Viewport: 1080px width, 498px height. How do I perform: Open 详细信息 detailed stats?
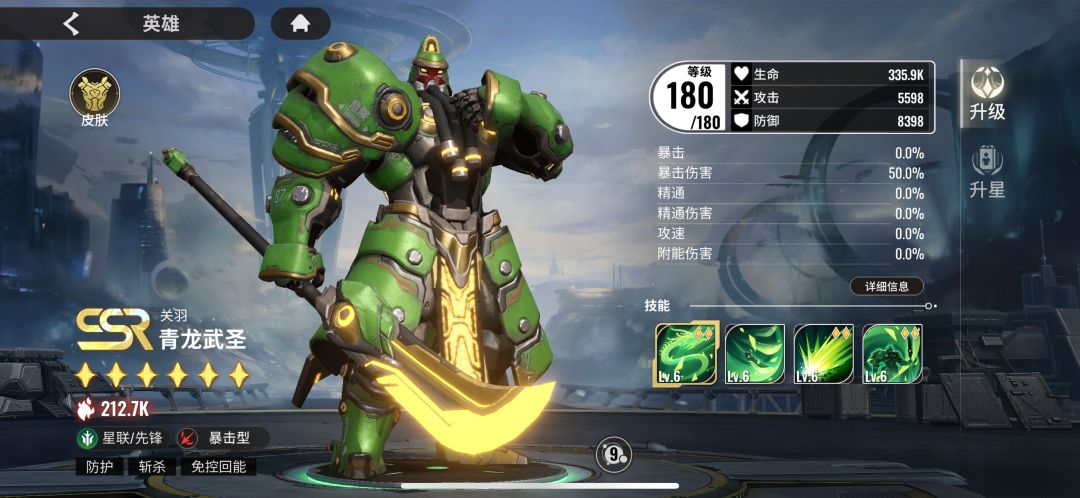pyautogui.click(x=886, y=286)
